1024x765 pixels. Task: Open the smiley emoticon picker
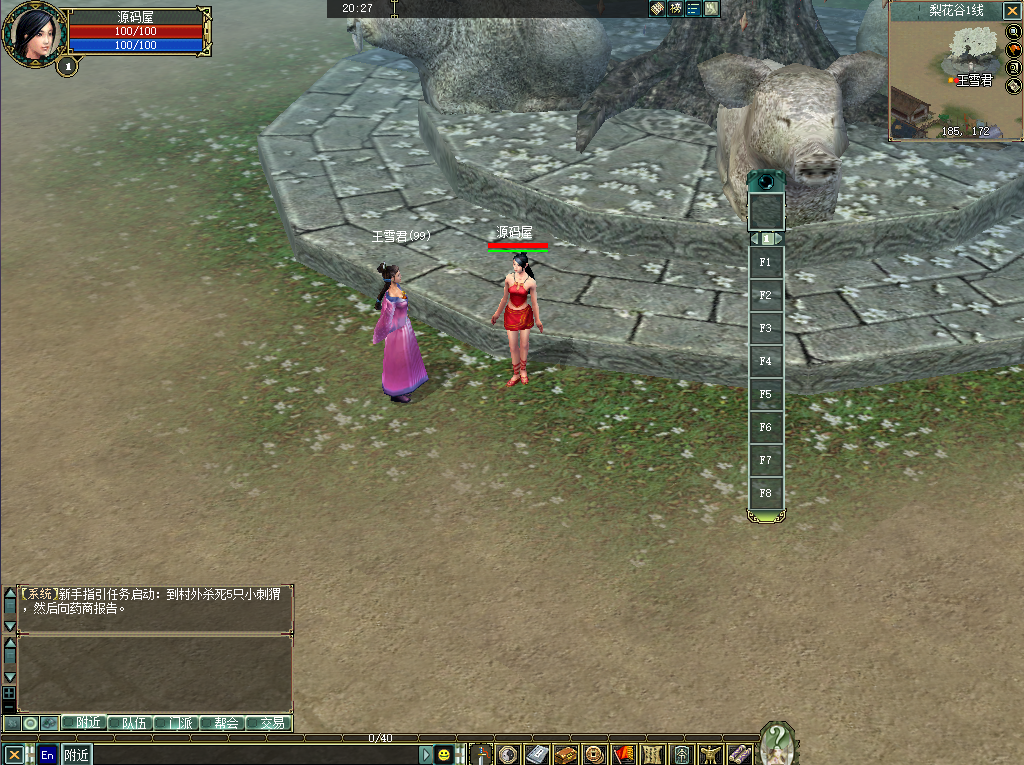[444, 755]
